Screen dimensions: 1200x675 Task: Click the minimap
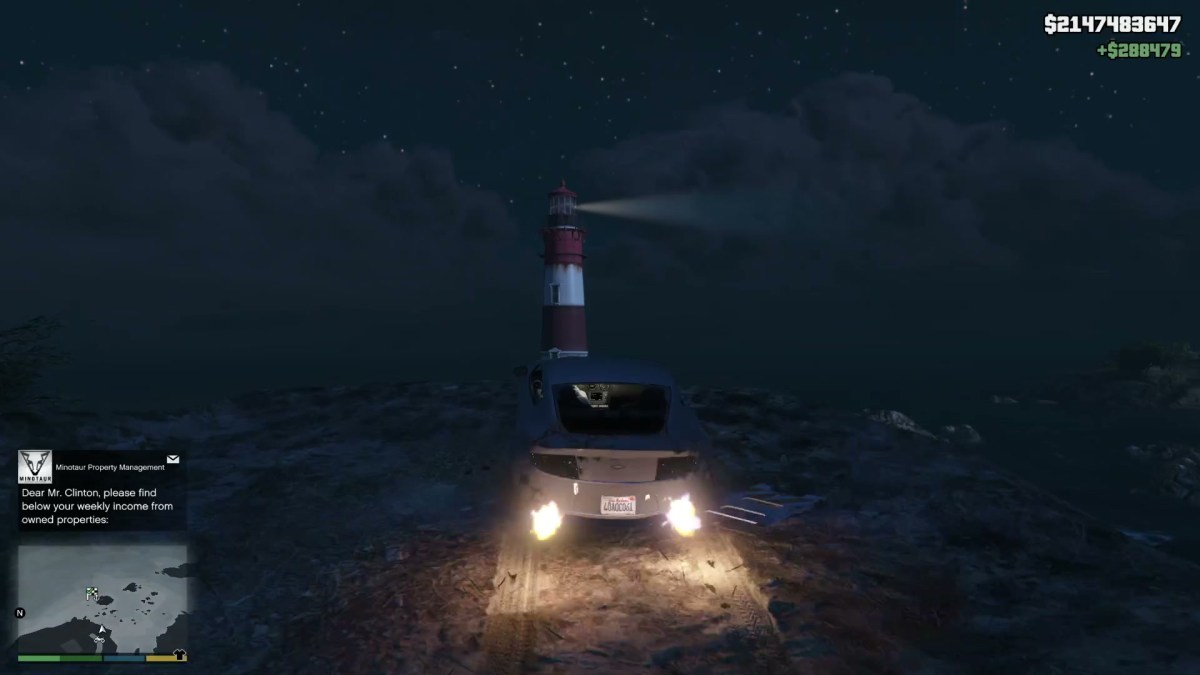tap(102, 598)
